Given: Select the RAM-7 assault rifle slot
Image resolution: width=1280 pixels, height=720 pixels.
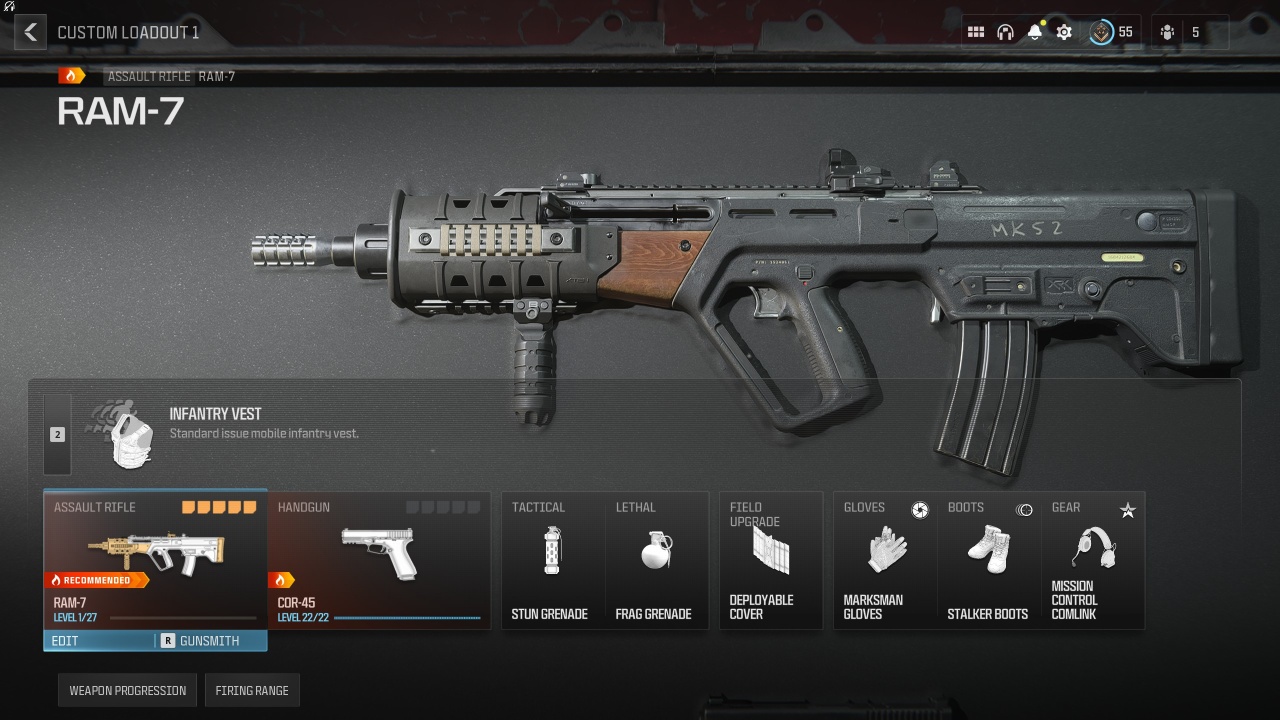Looking at the screenshot, I should [155, 560].
